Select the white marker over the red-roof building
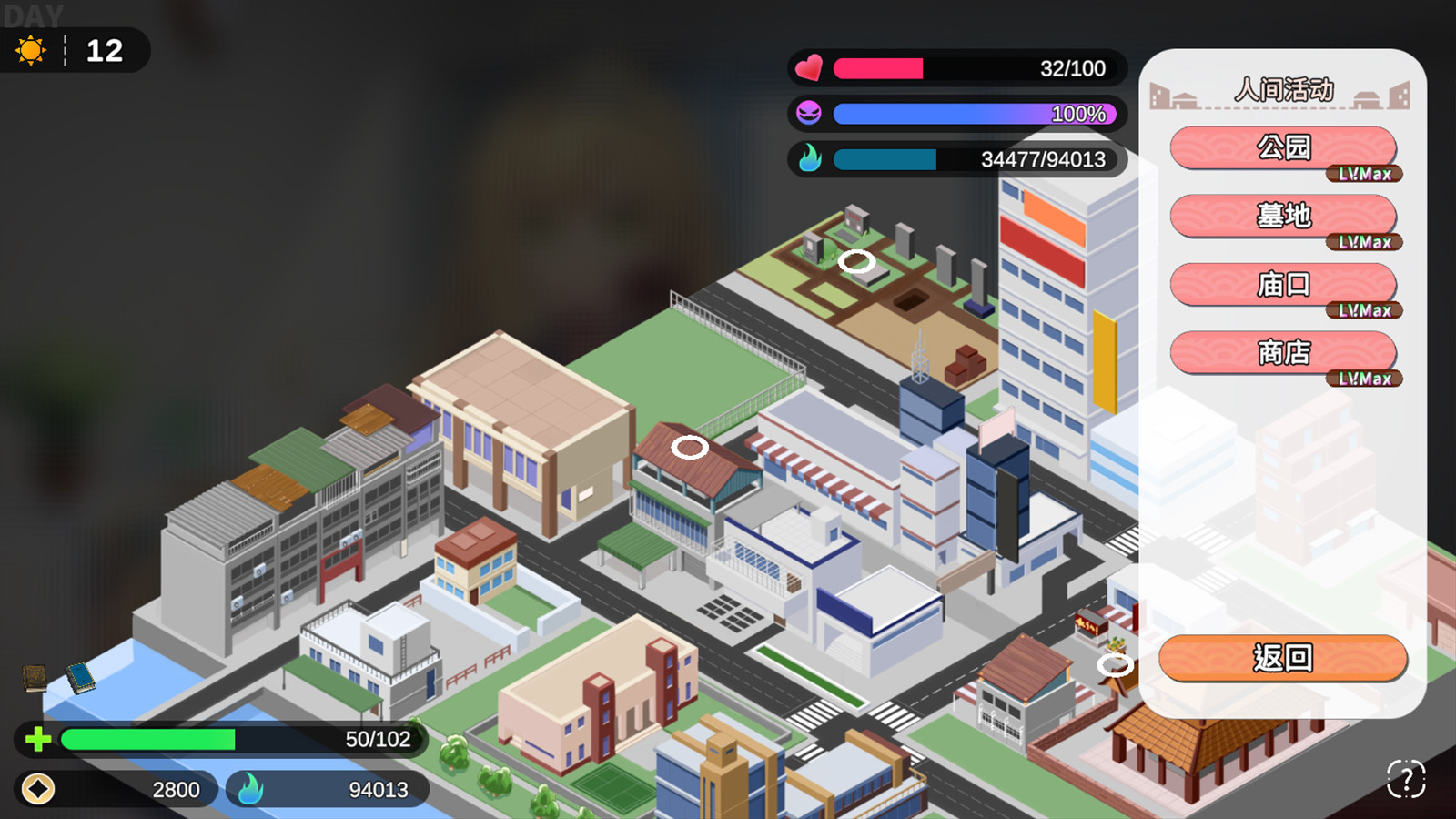1456x819 pixels. point(691,447)
